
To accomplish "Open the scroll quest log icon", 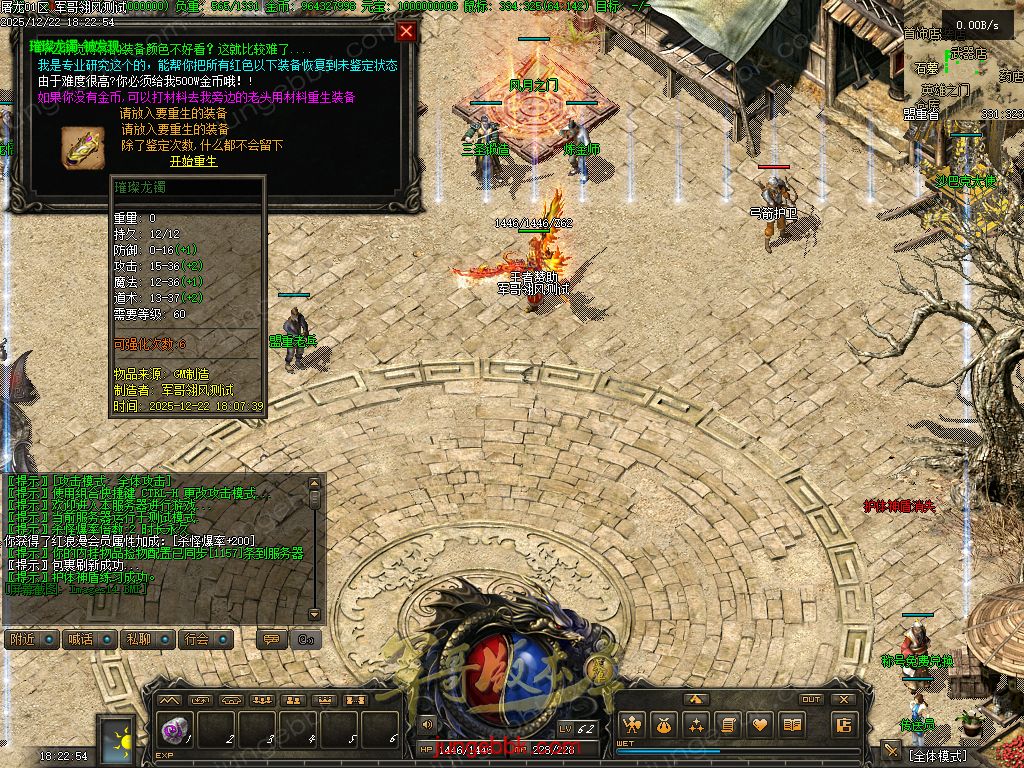I will pos(729,725).
